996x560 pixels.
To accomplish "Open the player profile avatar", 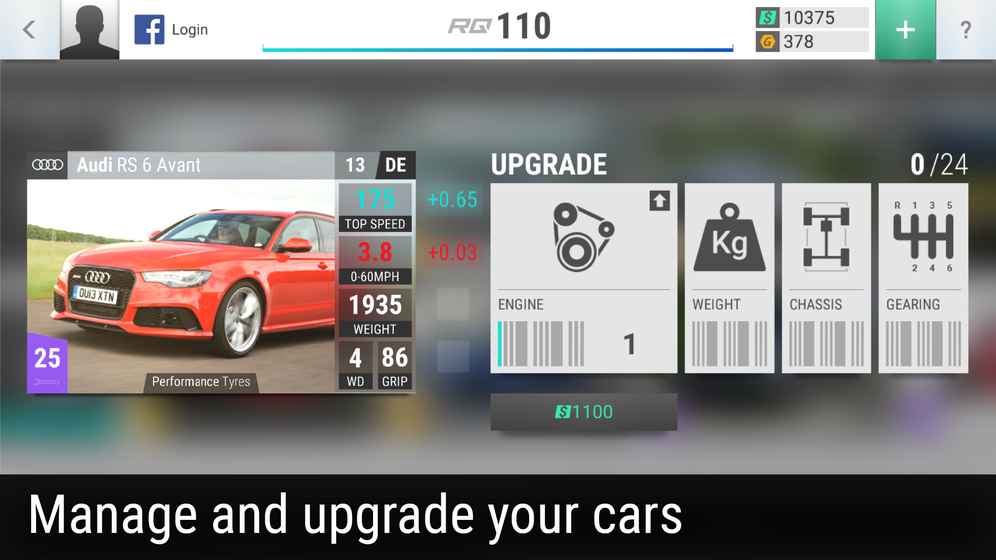I will (89, 30).
